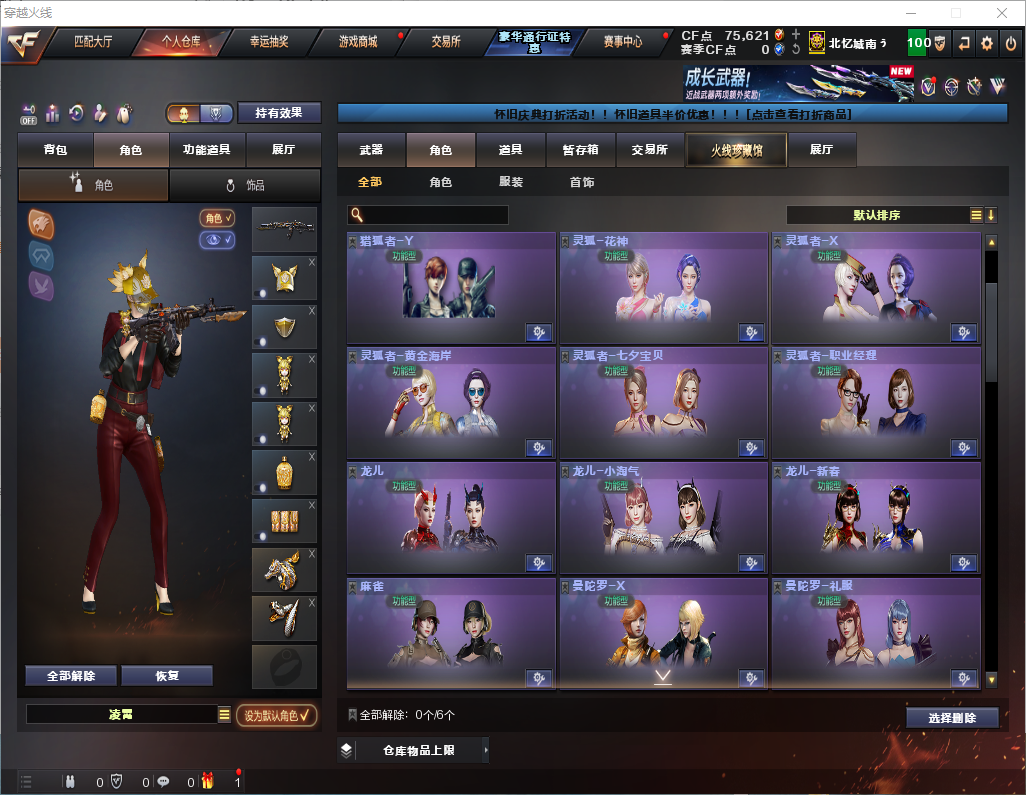Open the 游戏商城 game shop

357,42
